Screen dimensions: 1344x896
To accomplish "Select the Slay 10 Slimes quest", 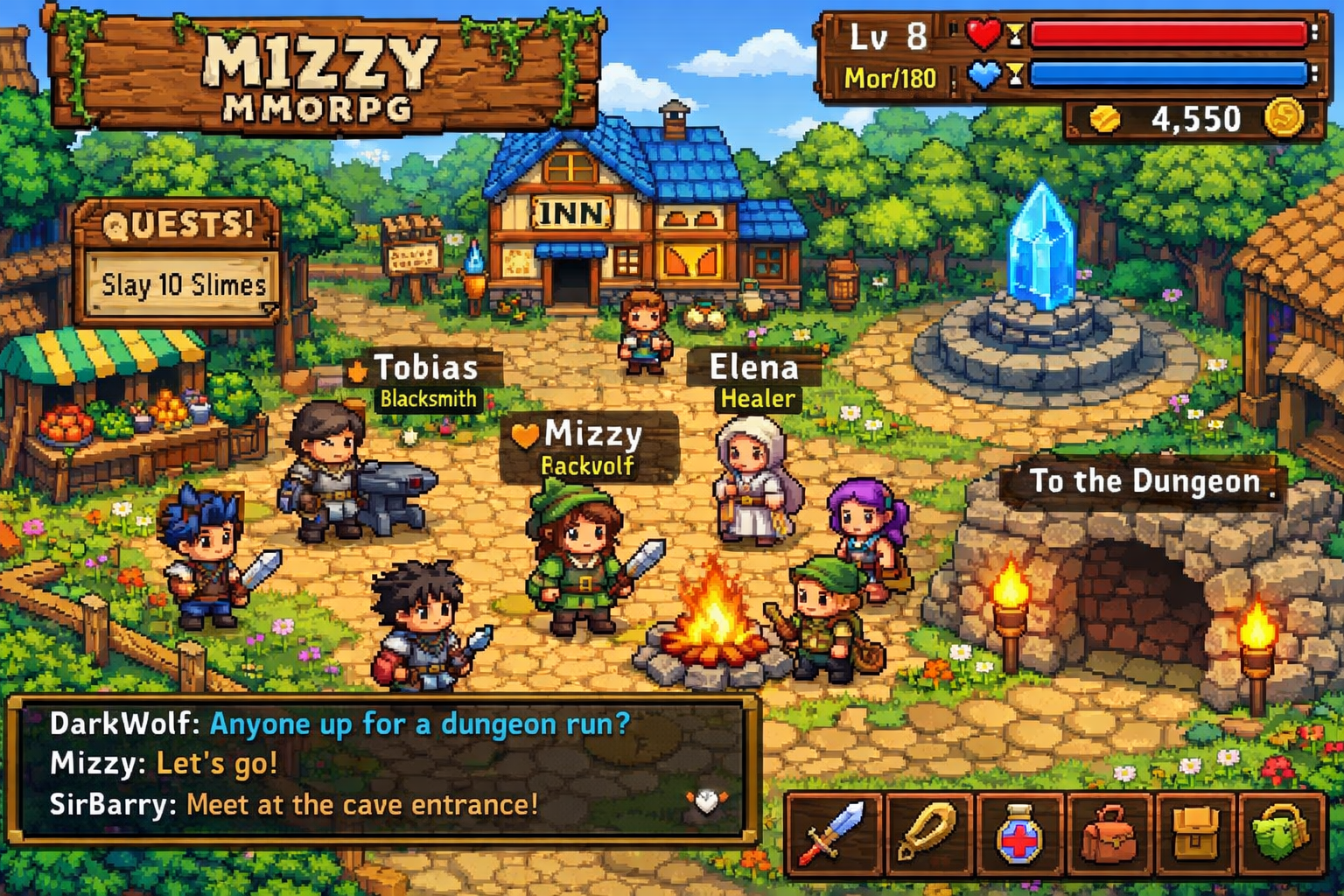I will pyautogui.click(x=183, y=285).
